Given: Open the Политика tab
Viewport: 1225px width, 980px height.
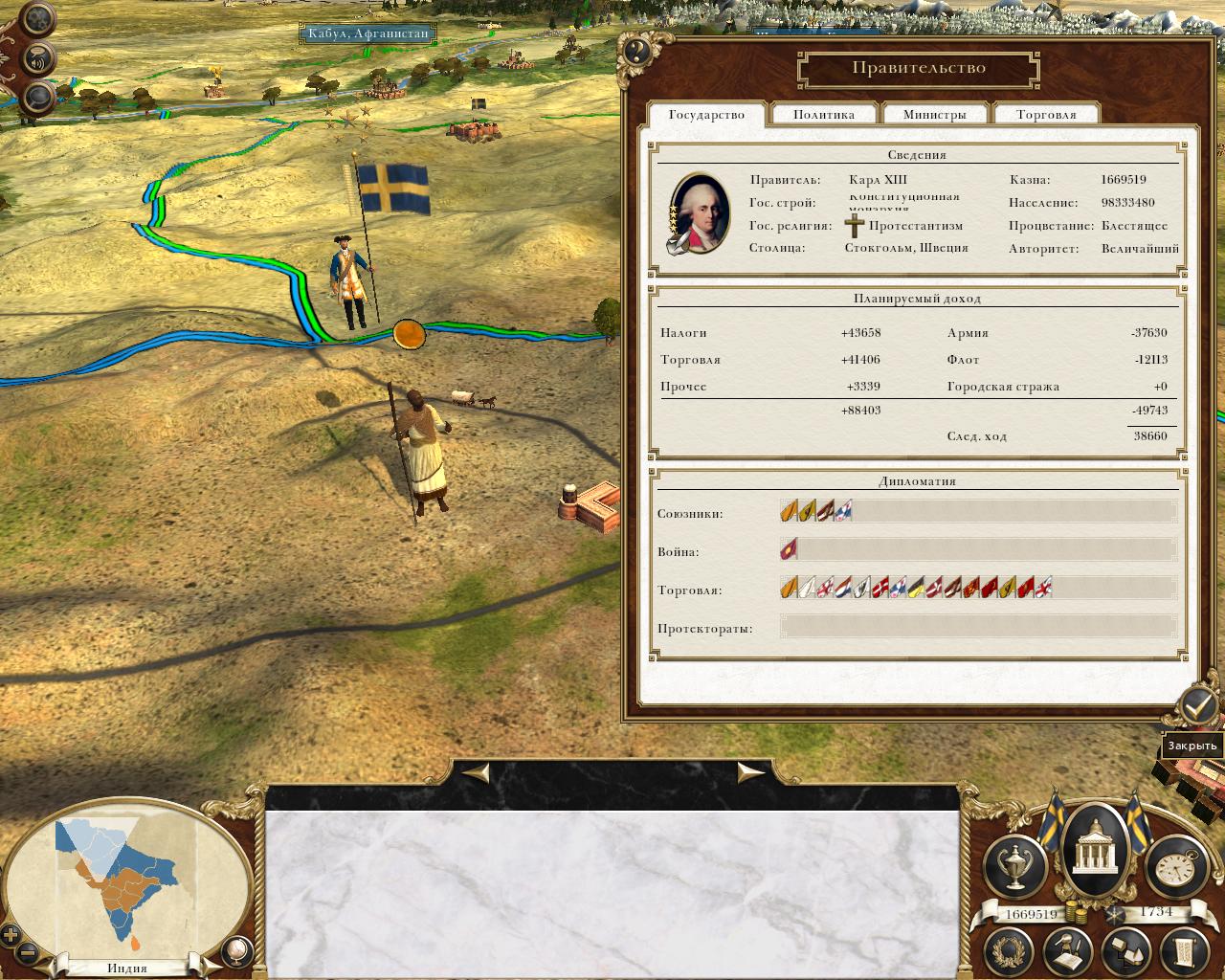Looking at the screenshot, I should click(823, 115).
